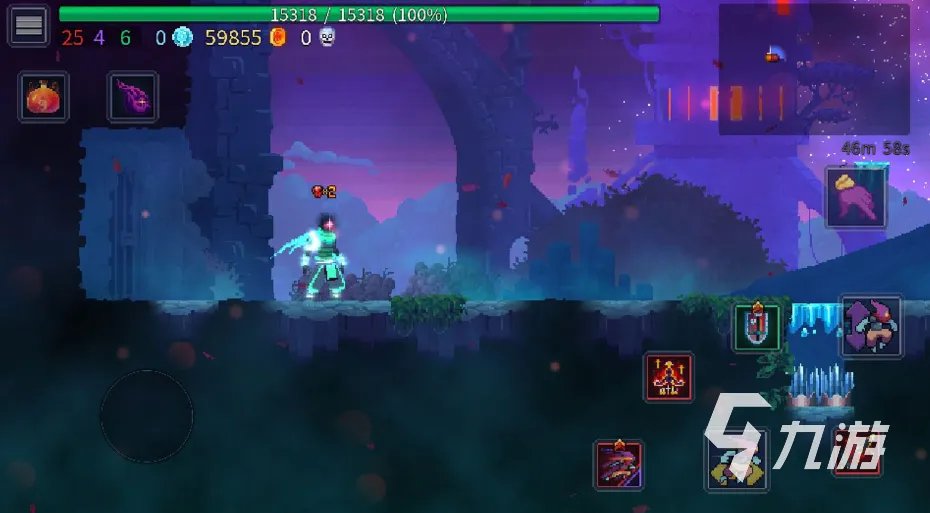Touch the virtual movement joystick

coord(146,416)
